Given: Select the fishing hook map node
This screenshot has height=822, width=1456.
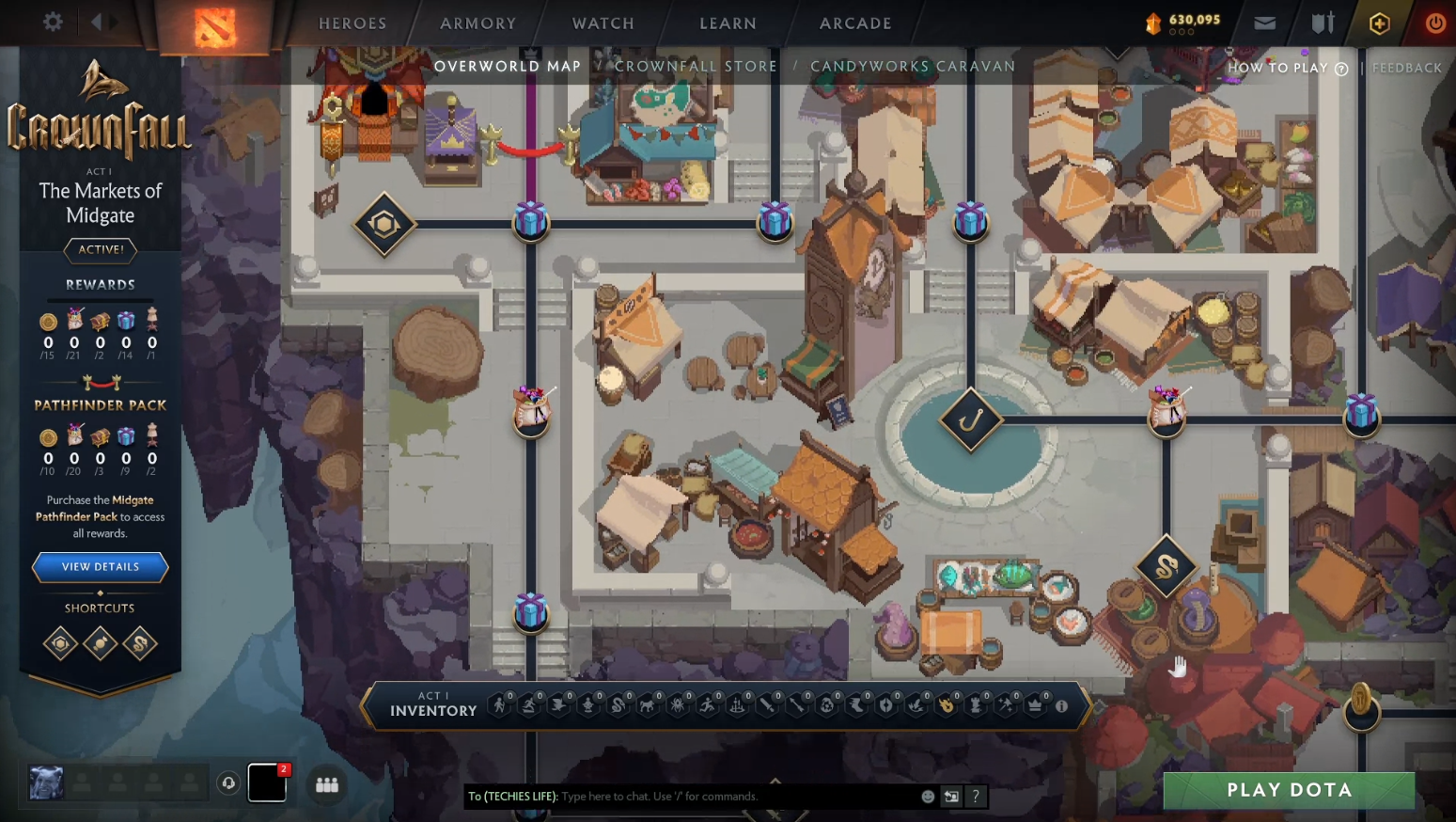Looking at the screenshot, I should (x=971, y=419).
